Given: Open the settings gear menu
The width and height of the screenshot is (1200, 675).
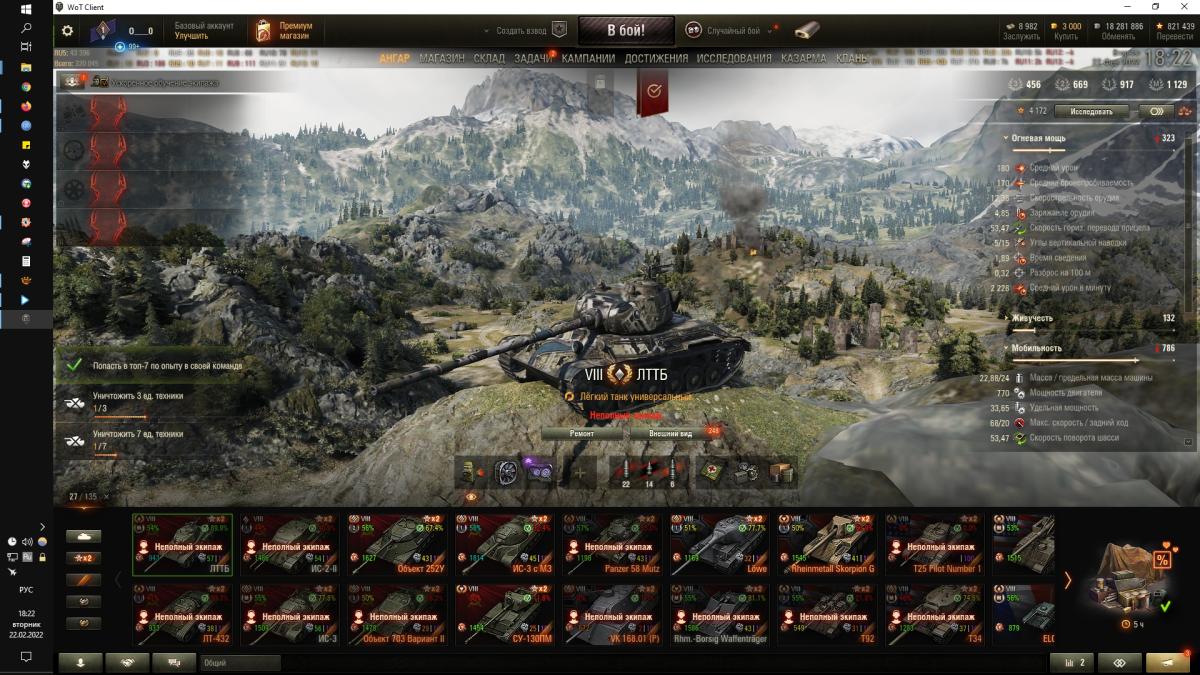Looking at the screenshot, I should click(x=67, y=31).
